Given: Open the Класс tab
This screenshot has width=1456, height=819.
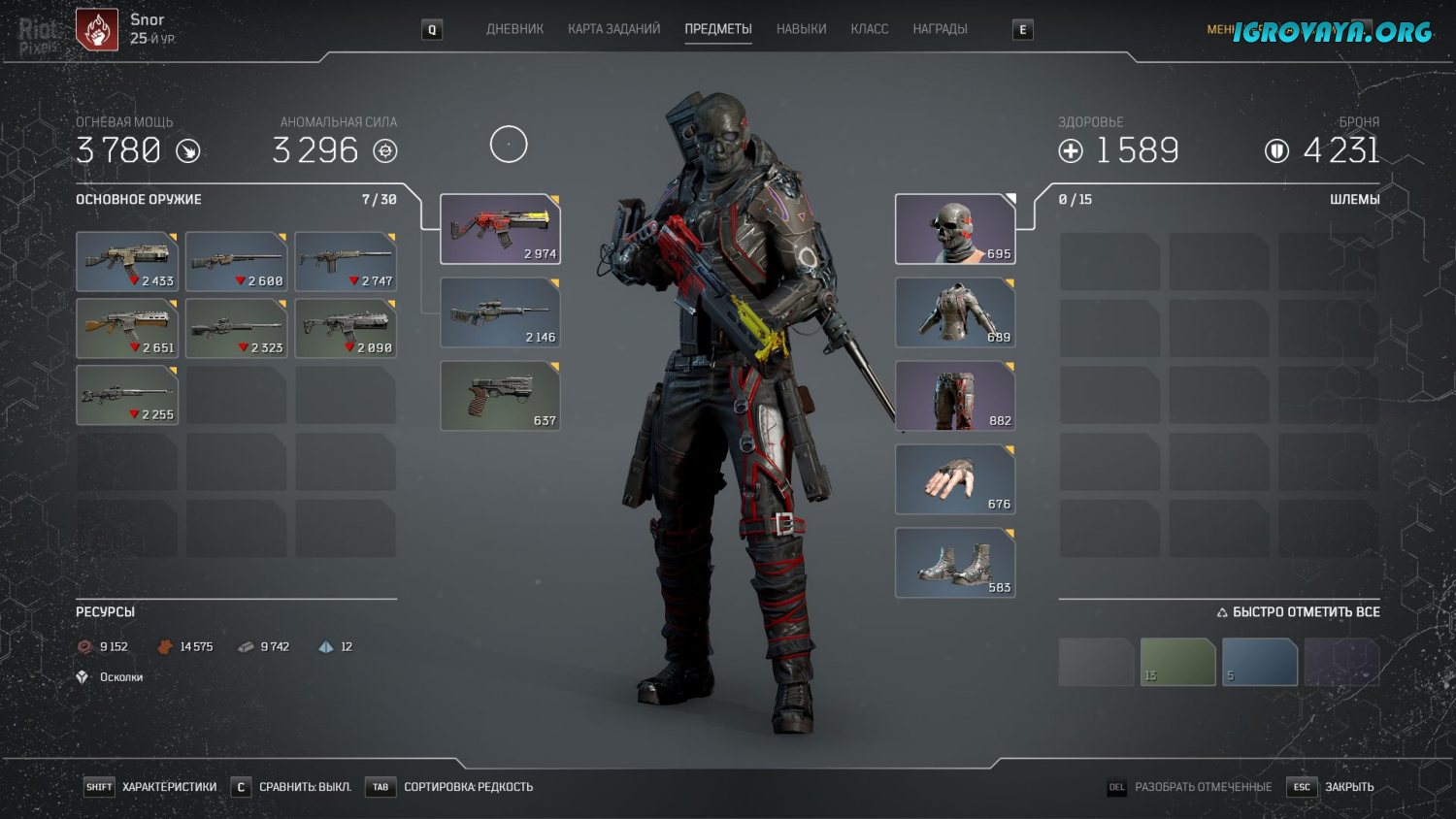Looking at the screenshot, I should click(x=869, y=29).
